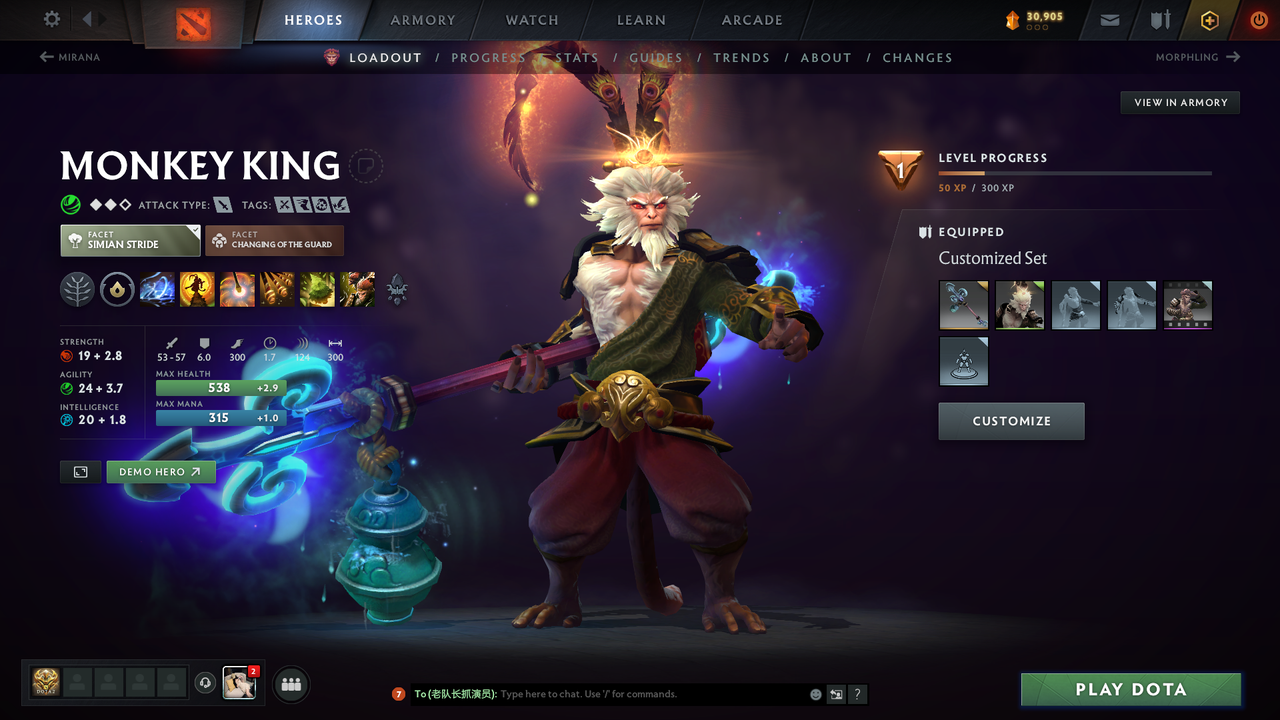This screenshot has height=720, width=1280.
Task: Advance to the Morphling hero page
Action: pos(1196,57)
